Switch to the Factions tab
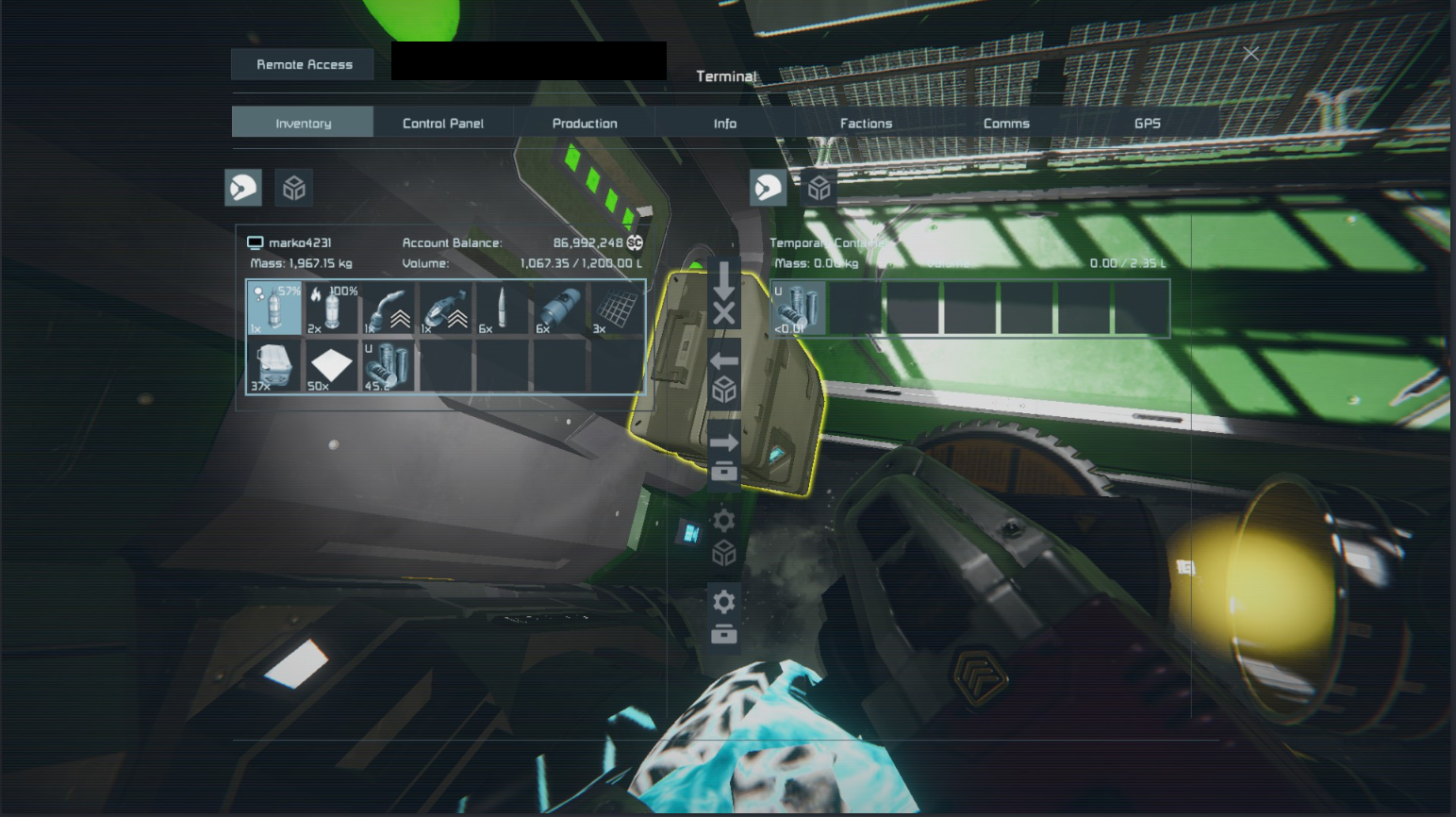The image size is (1456, 817). (866, 123)
